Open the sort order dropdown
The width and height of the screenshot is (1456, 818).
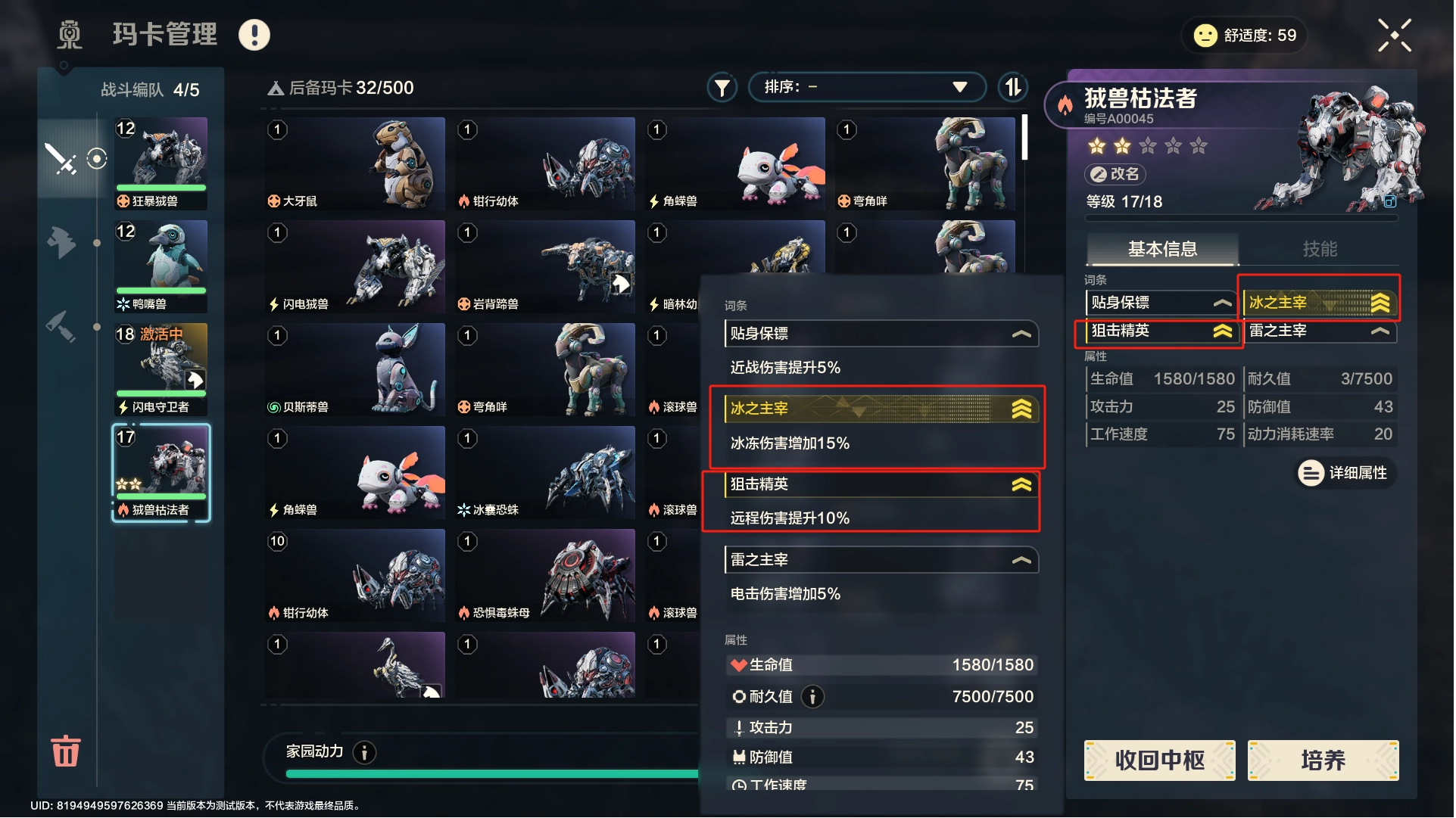(866, 87)
